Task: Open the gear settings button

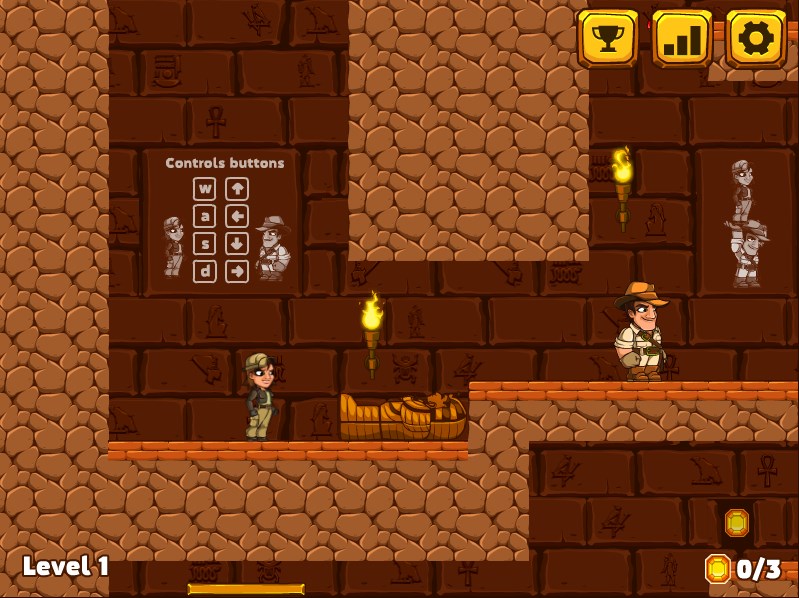Action: pos(756,39)
